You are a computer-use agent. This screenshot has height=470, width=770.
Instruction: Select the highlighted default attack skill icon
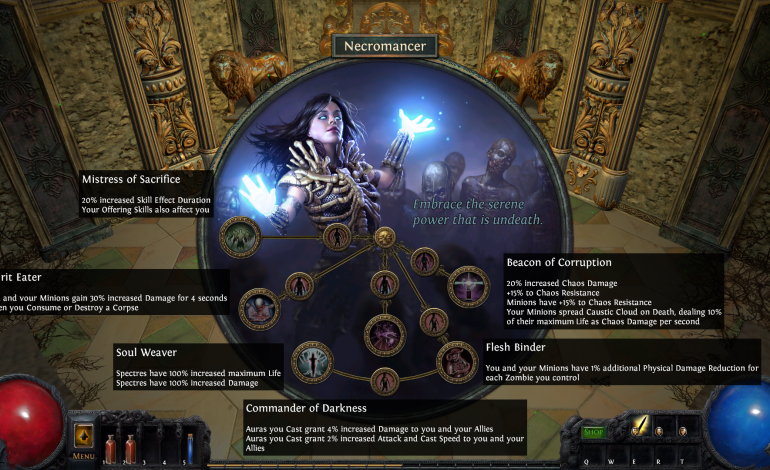click(x=638, y=428)
